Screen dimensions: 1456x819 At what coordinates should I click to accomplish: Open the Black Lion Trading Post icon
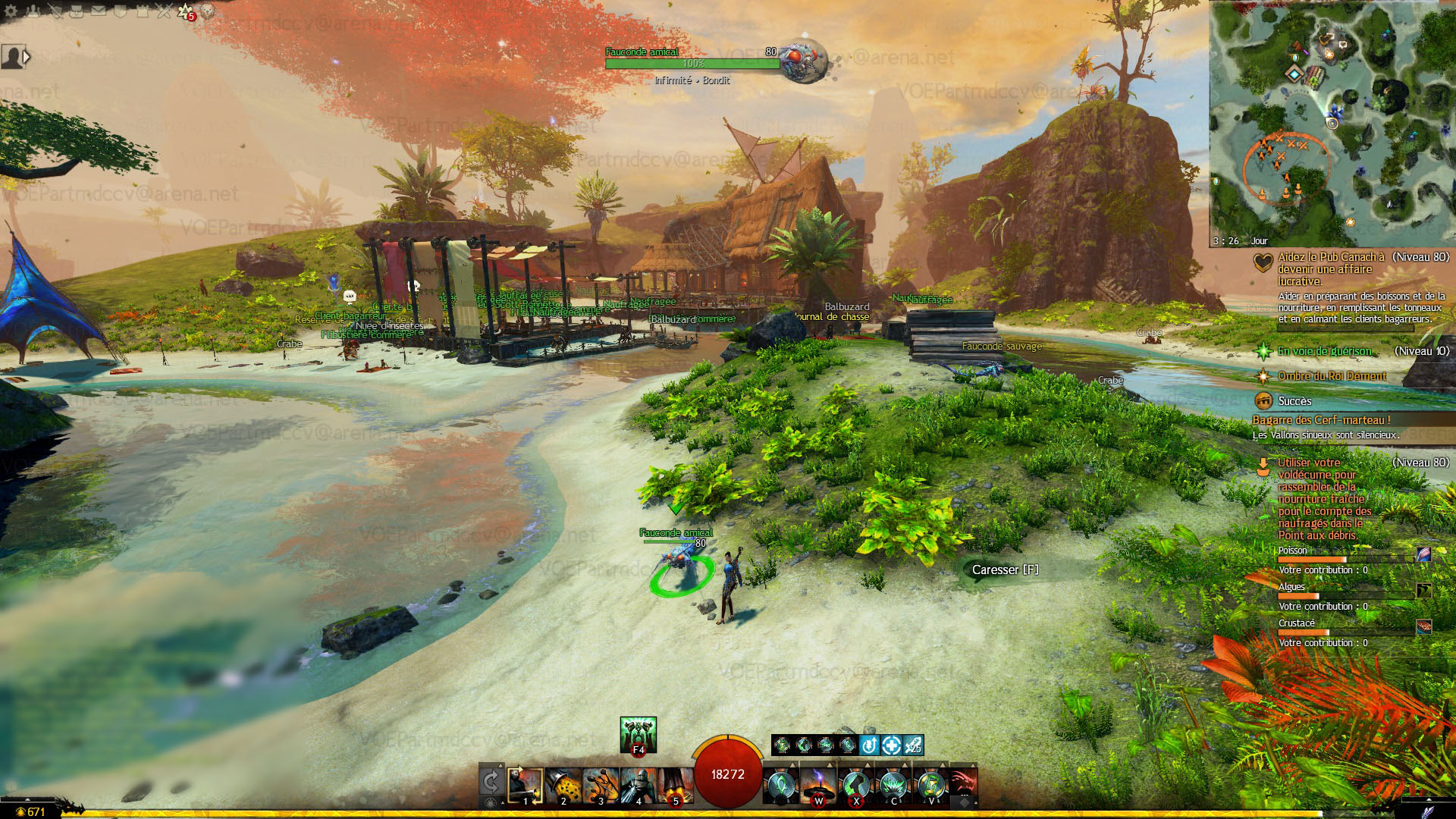point(207,11)
